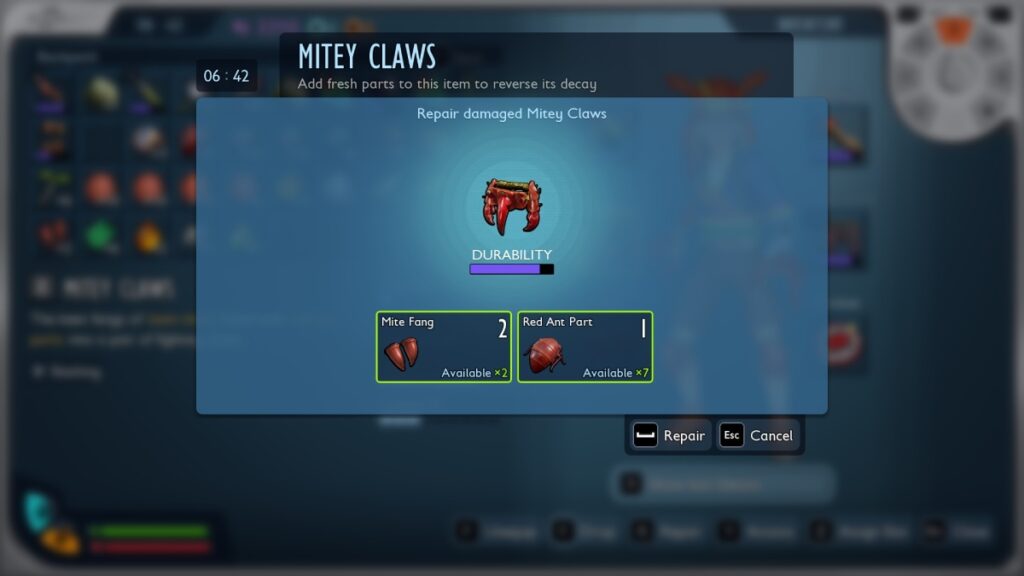Cancel the repair dialog
Screen dimensions: 1024x576
[x=759, y=436]
